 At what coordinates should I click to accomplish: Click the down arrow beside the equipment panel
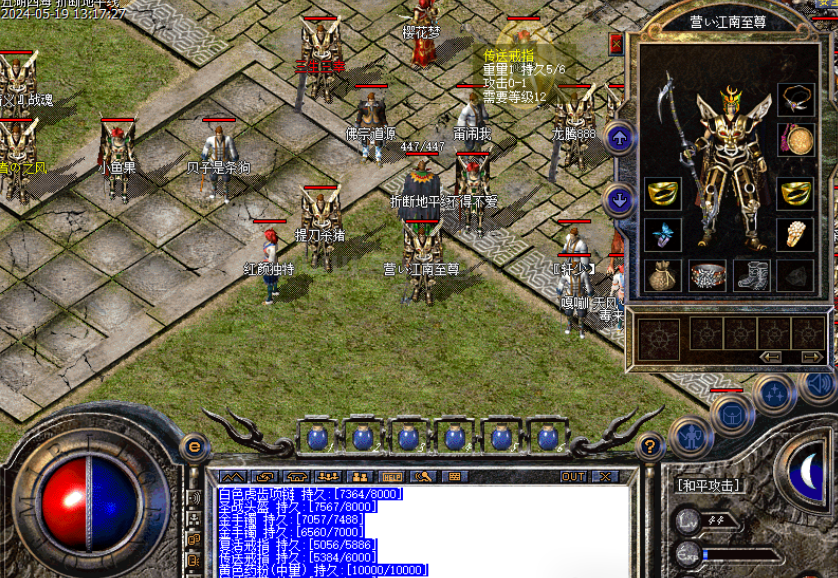[620, 200]
